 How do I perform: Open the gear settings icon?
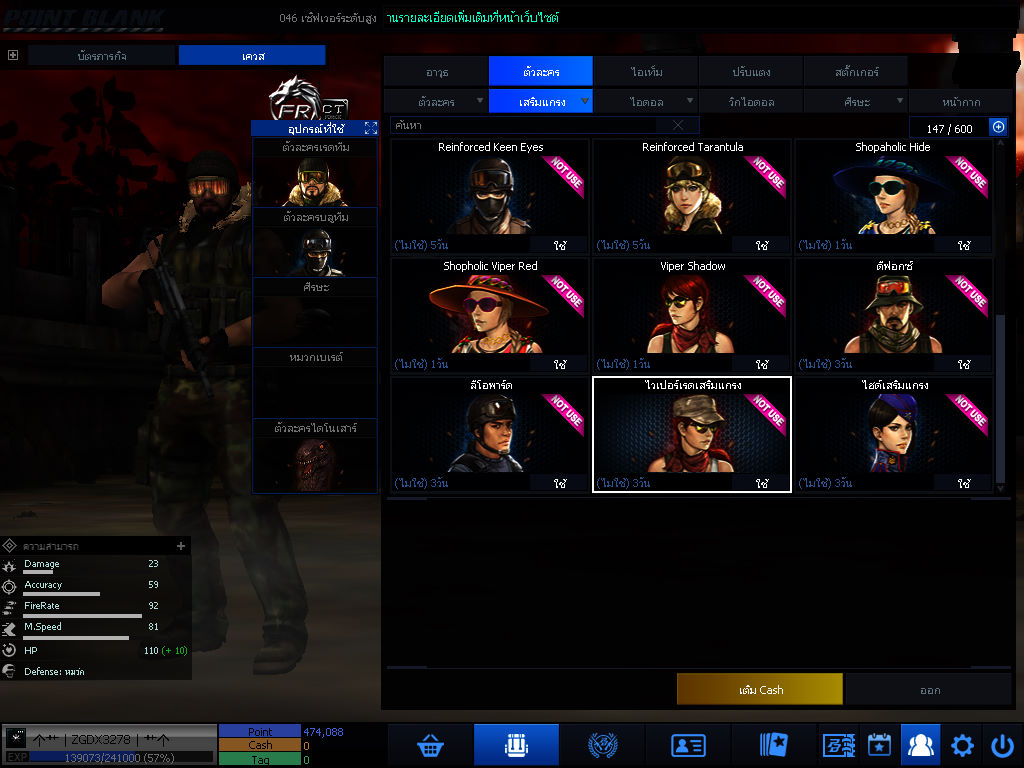[962, 745]
